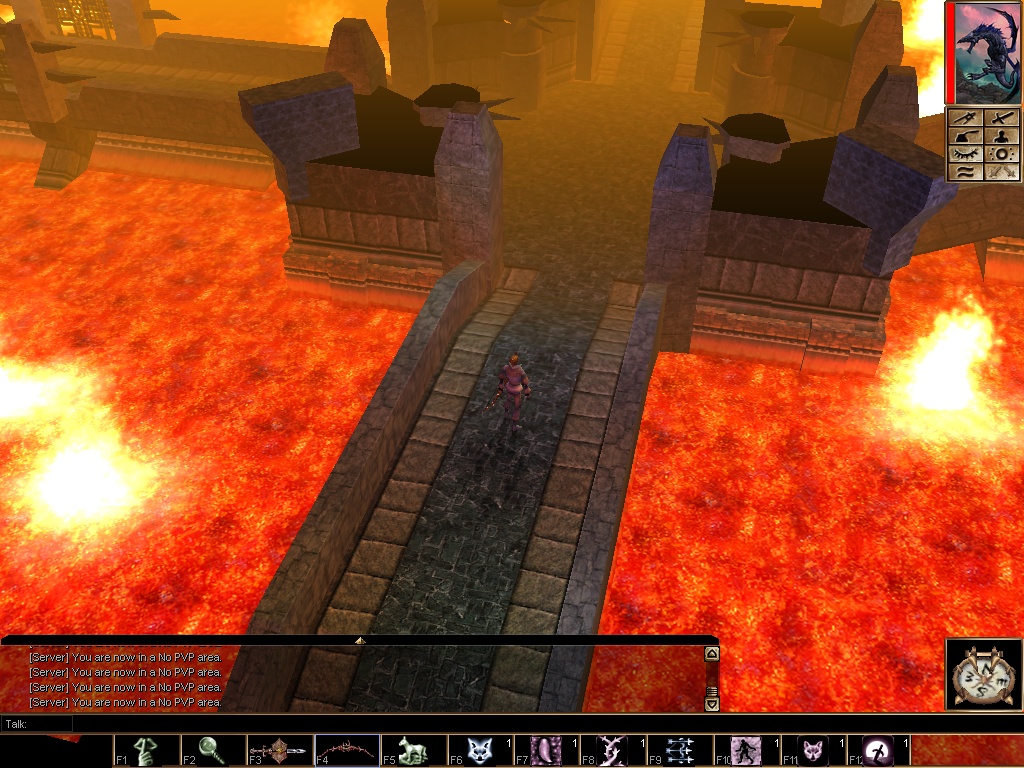This screenshot has height=768, width=1024.
Task: Use the F11 pink cat head quickslot
Action: pos(813,750)
